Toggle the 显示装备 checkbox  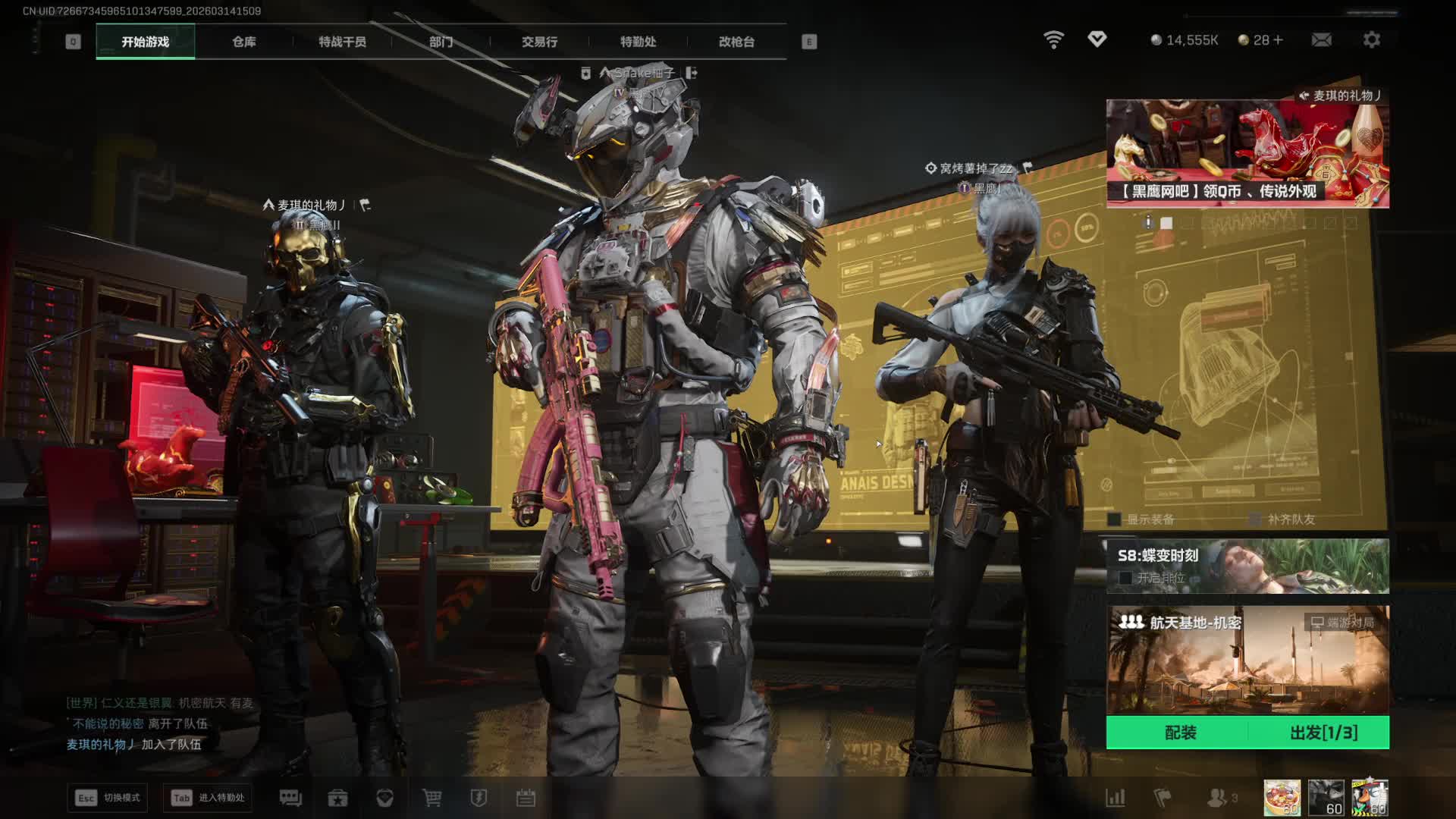tap(1114, 519)
